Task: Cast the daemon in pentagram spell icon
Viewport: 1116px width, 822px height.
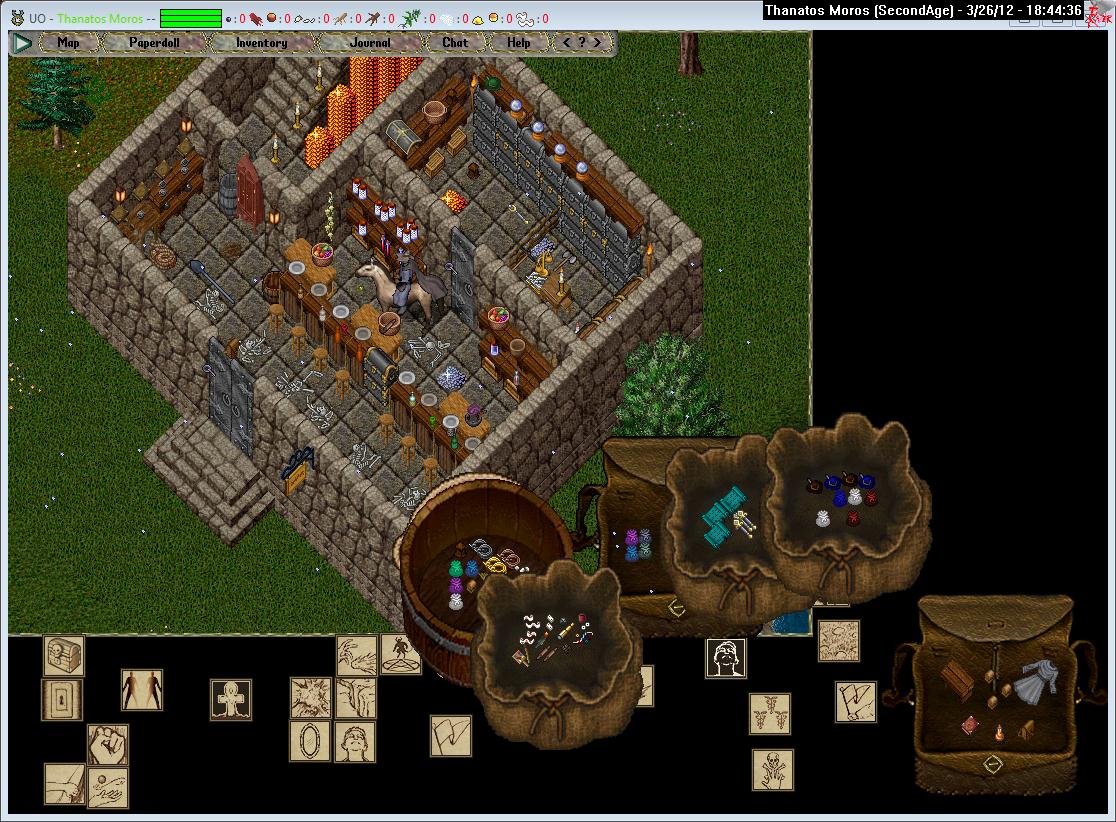Action: pos(399,654)
